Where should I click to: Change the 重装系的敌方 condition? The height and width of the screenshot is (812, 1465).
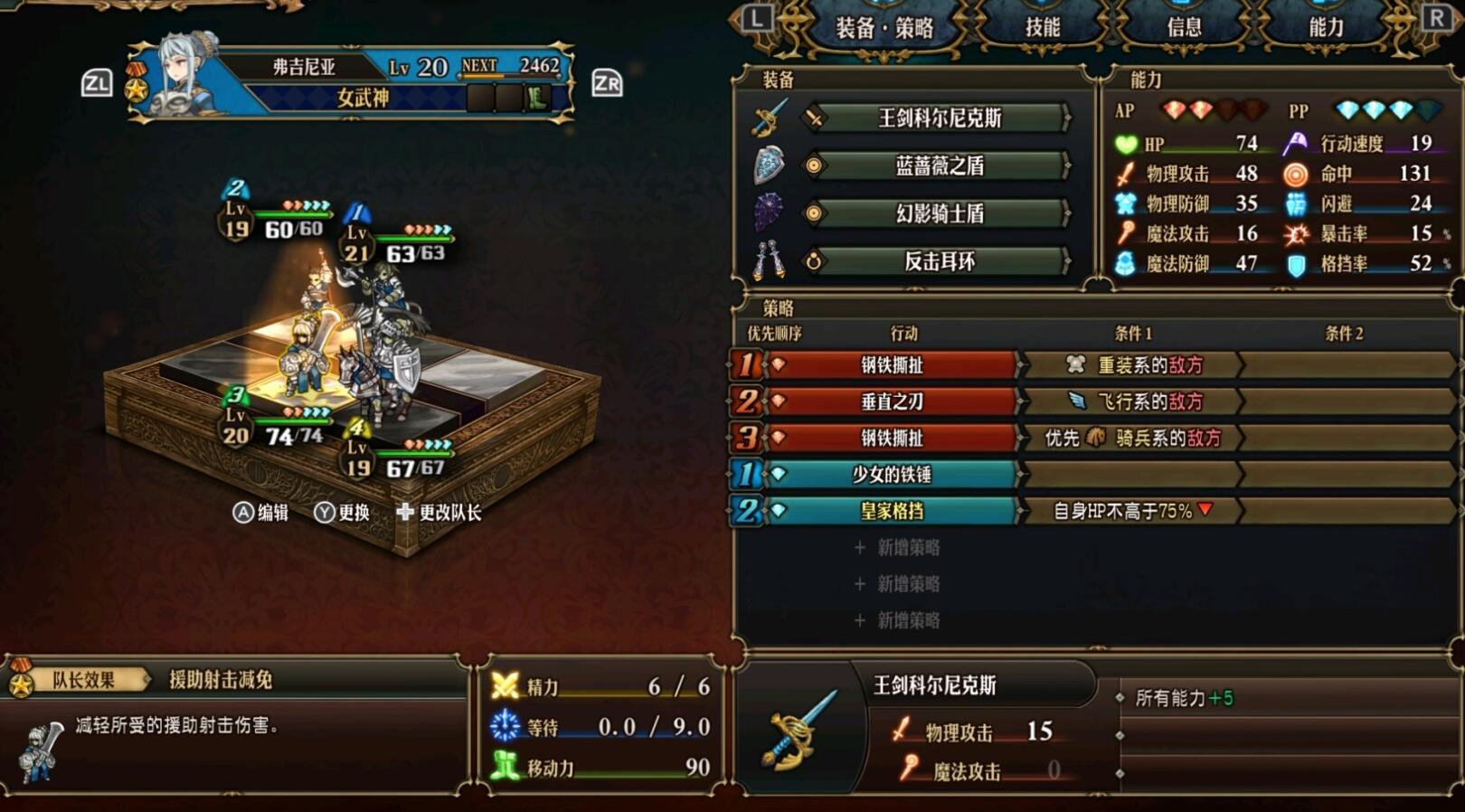click(x=1132, y=365)
